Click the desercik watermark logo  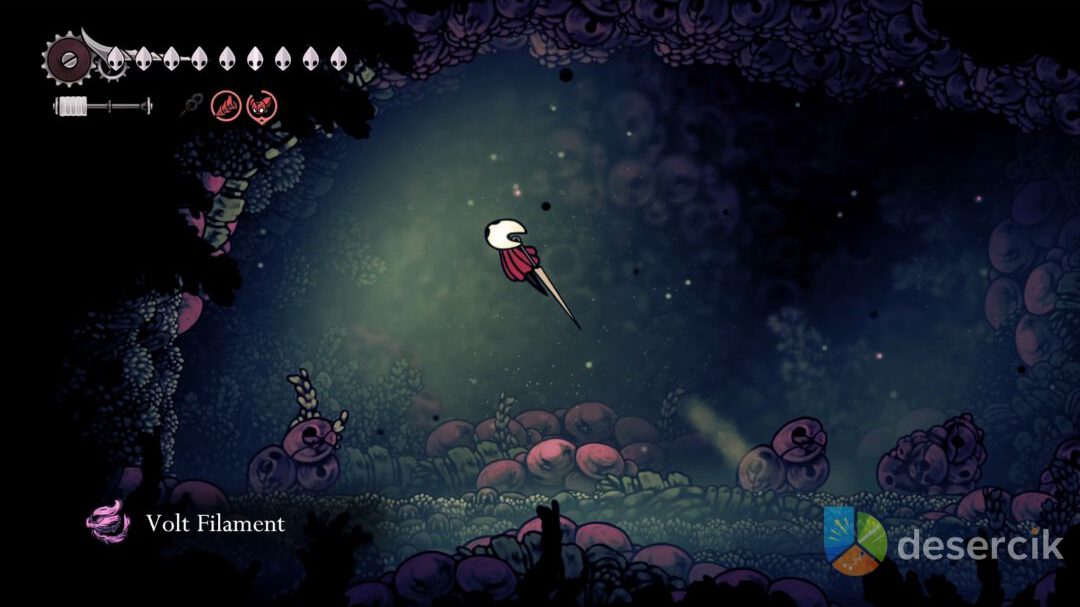click(x=855, y=541)
